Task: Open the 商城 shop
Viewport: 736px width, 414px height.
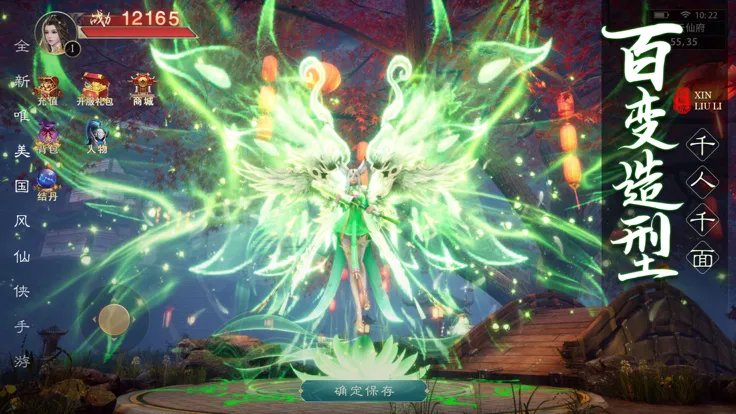Action: click(142, 88)
